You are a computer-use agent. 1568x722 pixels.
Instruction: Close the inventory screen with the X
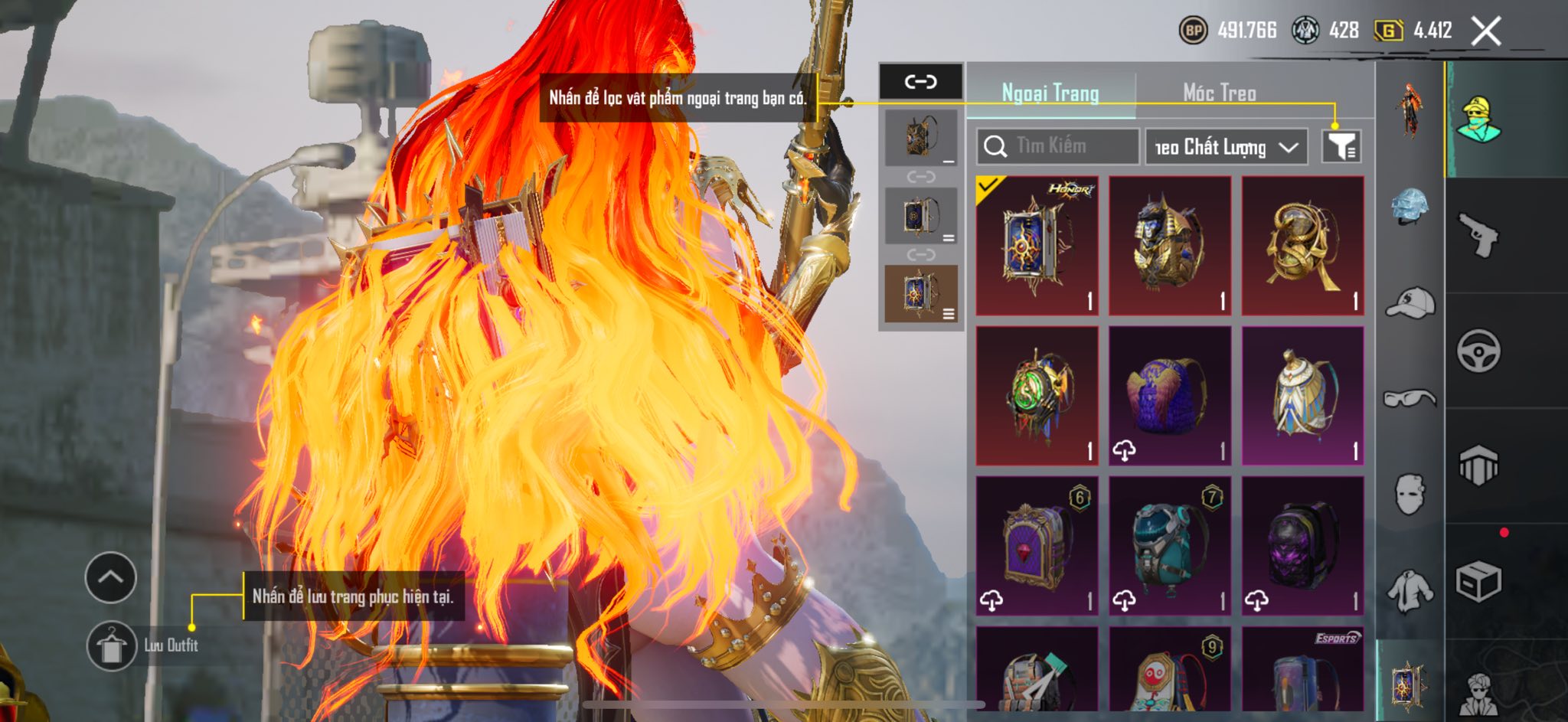(1486, 31)
